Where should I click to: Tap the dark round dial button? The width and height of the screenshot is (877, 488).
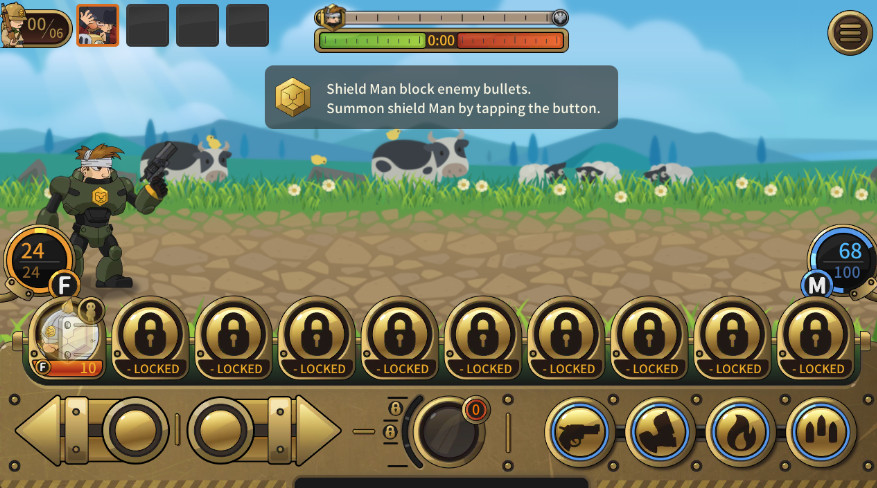tap(448, 431)
